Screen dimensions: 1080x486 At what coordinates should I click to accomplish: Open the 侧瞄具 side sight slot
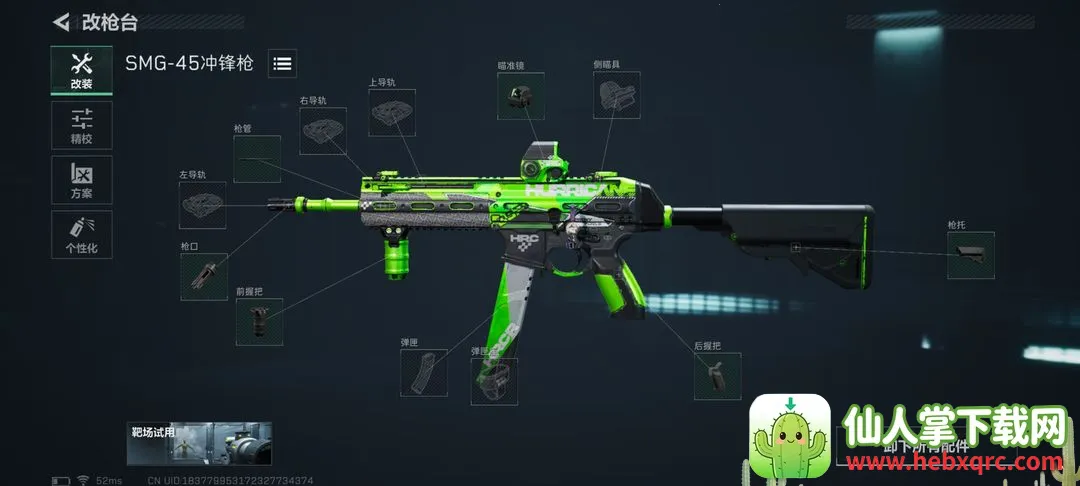[616, 96]
